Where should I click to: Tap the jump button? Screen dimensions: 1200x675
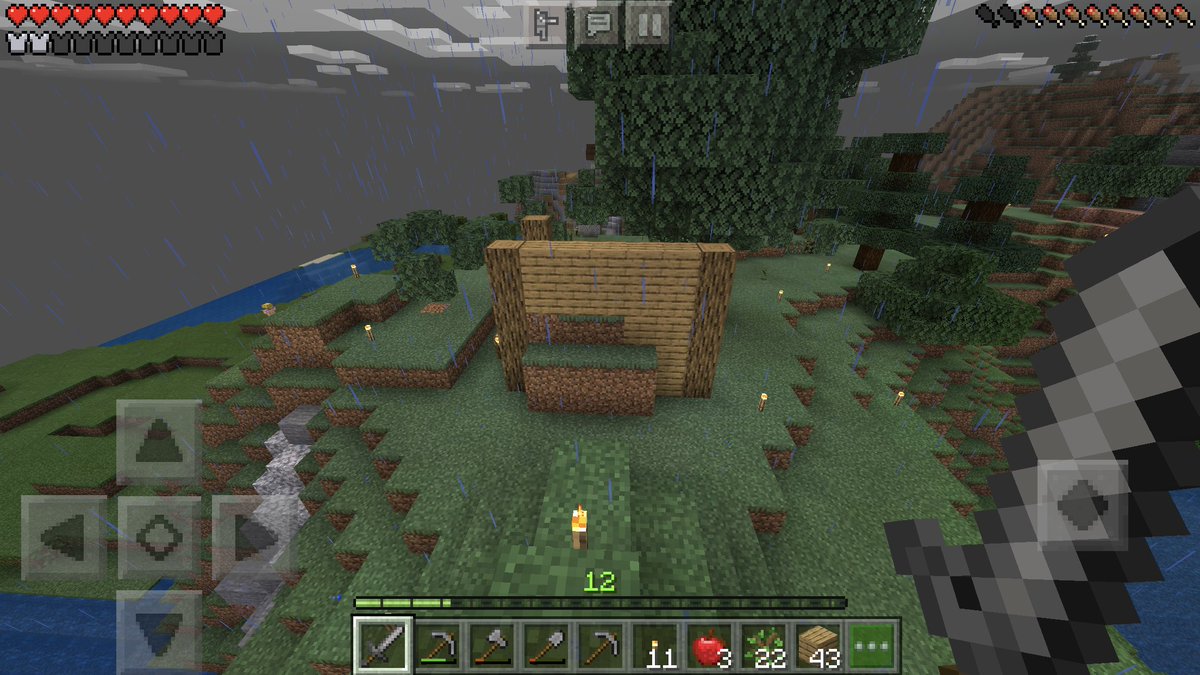tap(1085, 505)
